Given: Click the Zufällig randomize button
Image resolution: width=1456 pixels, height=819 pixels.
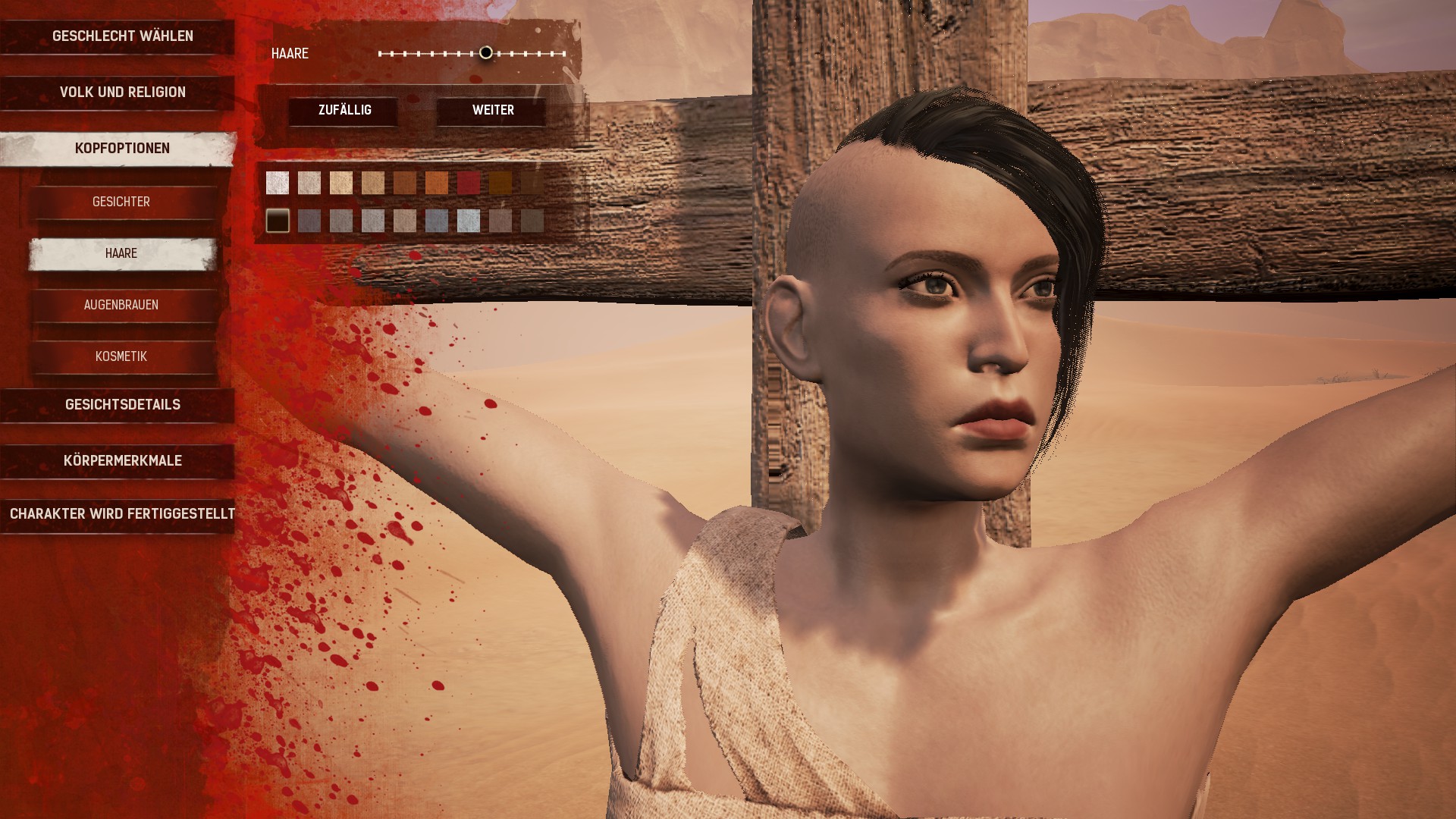Looking at the screenshot, I should [x=344, y=111].
